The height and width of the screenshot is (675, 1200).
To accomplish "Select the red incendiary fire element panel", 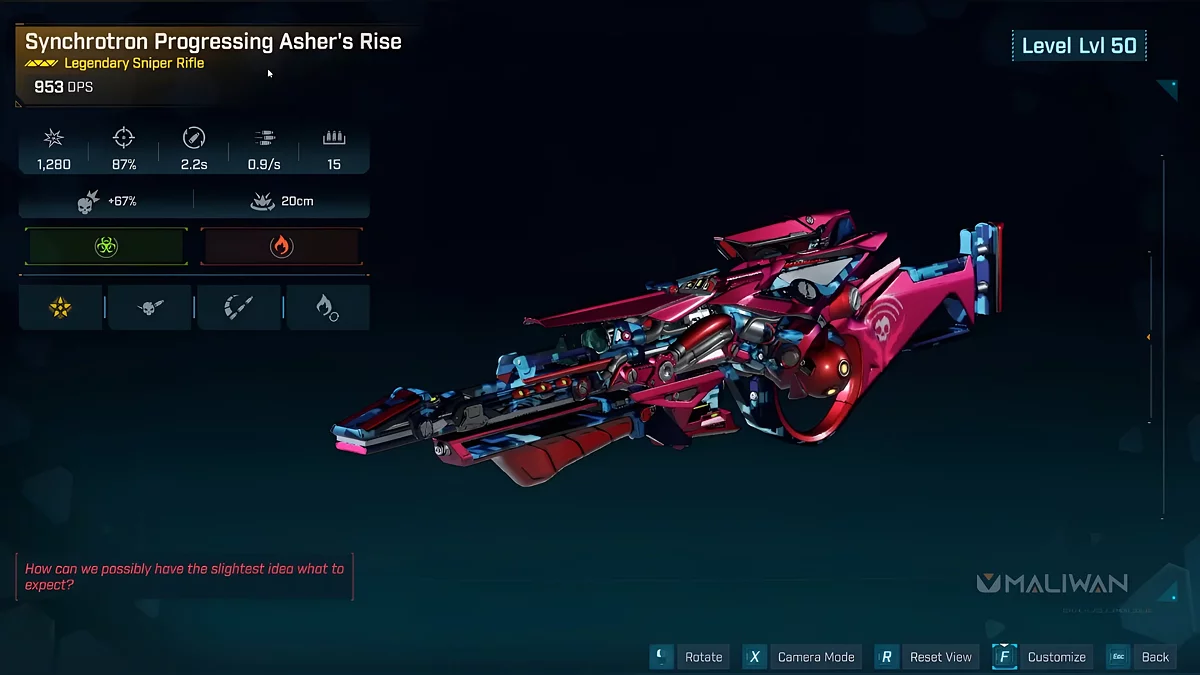I will point(281,246).
